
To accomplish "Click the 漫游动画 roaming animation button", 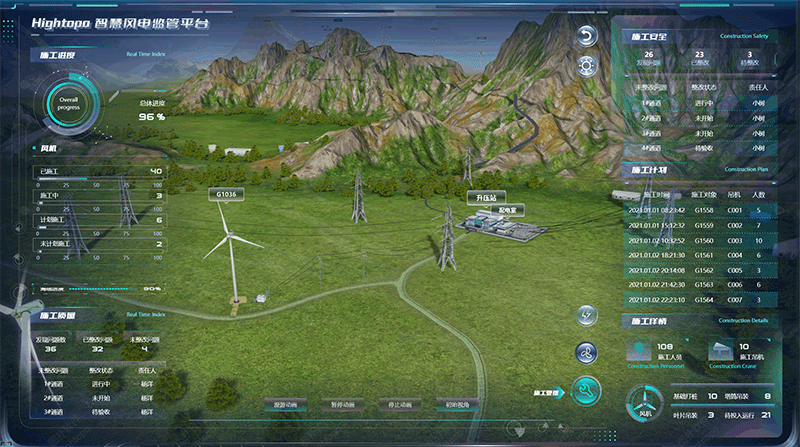I will (286, 405).
